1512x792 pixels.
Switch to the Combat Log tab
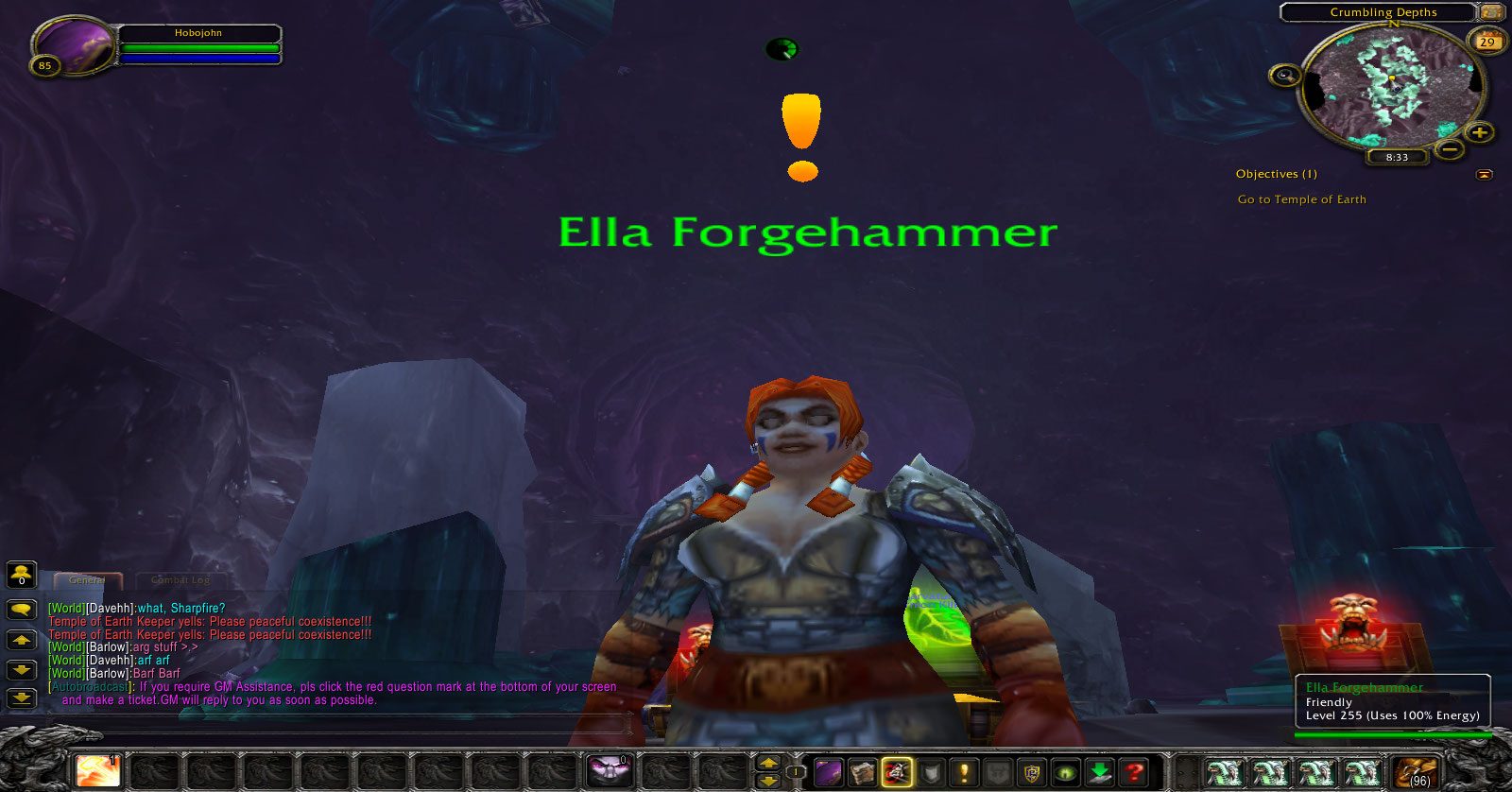click(180, 579)
